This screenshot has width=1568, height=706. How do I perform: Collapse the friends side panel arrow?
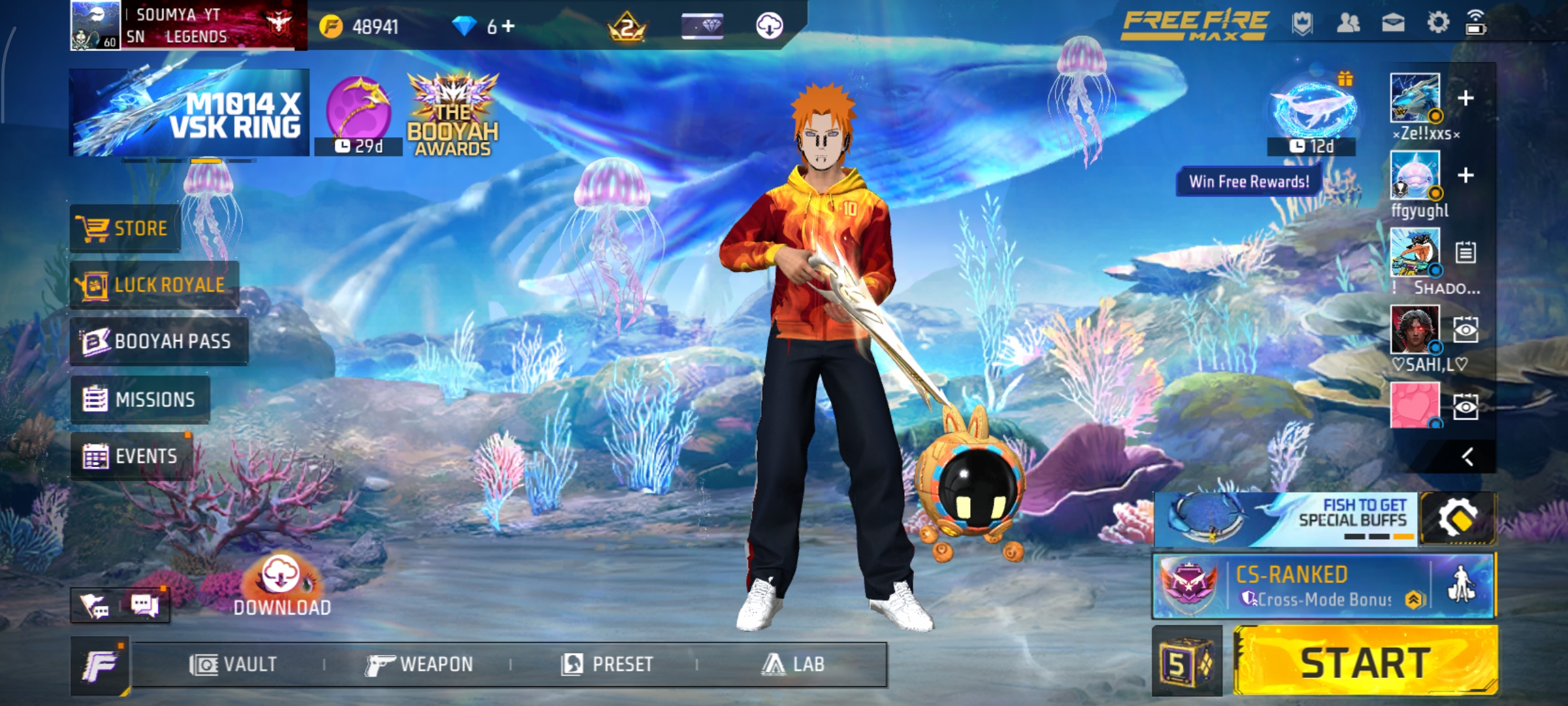[1467, 456]
